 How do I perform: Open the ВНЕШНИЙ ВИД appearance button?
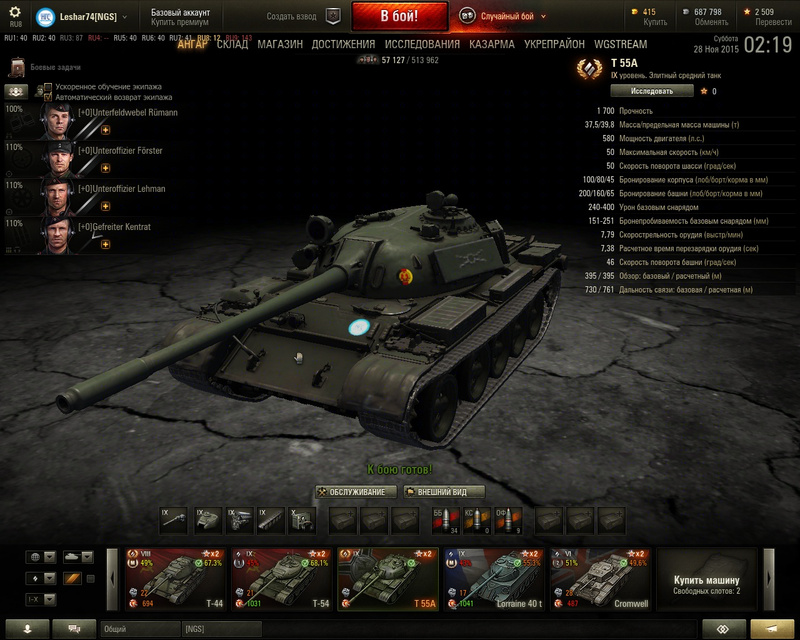pyautogui.click(x=444, y=491)
